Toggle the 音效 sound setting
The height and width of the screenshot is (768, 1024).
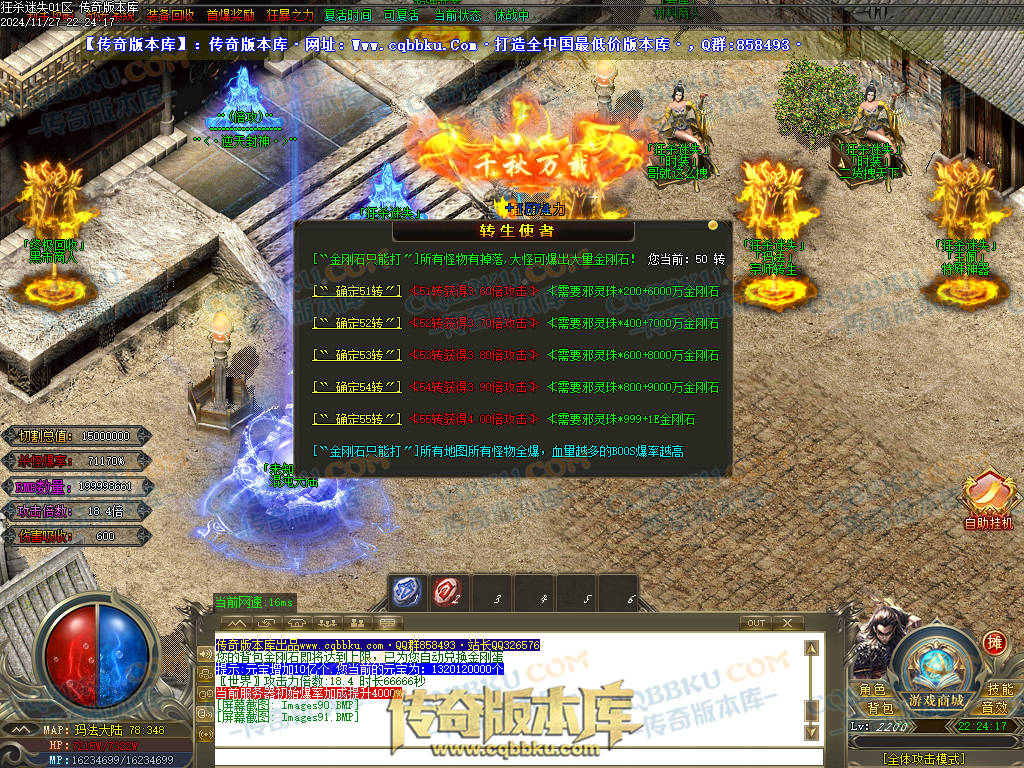pyautogui.click(x=994, y=708)
